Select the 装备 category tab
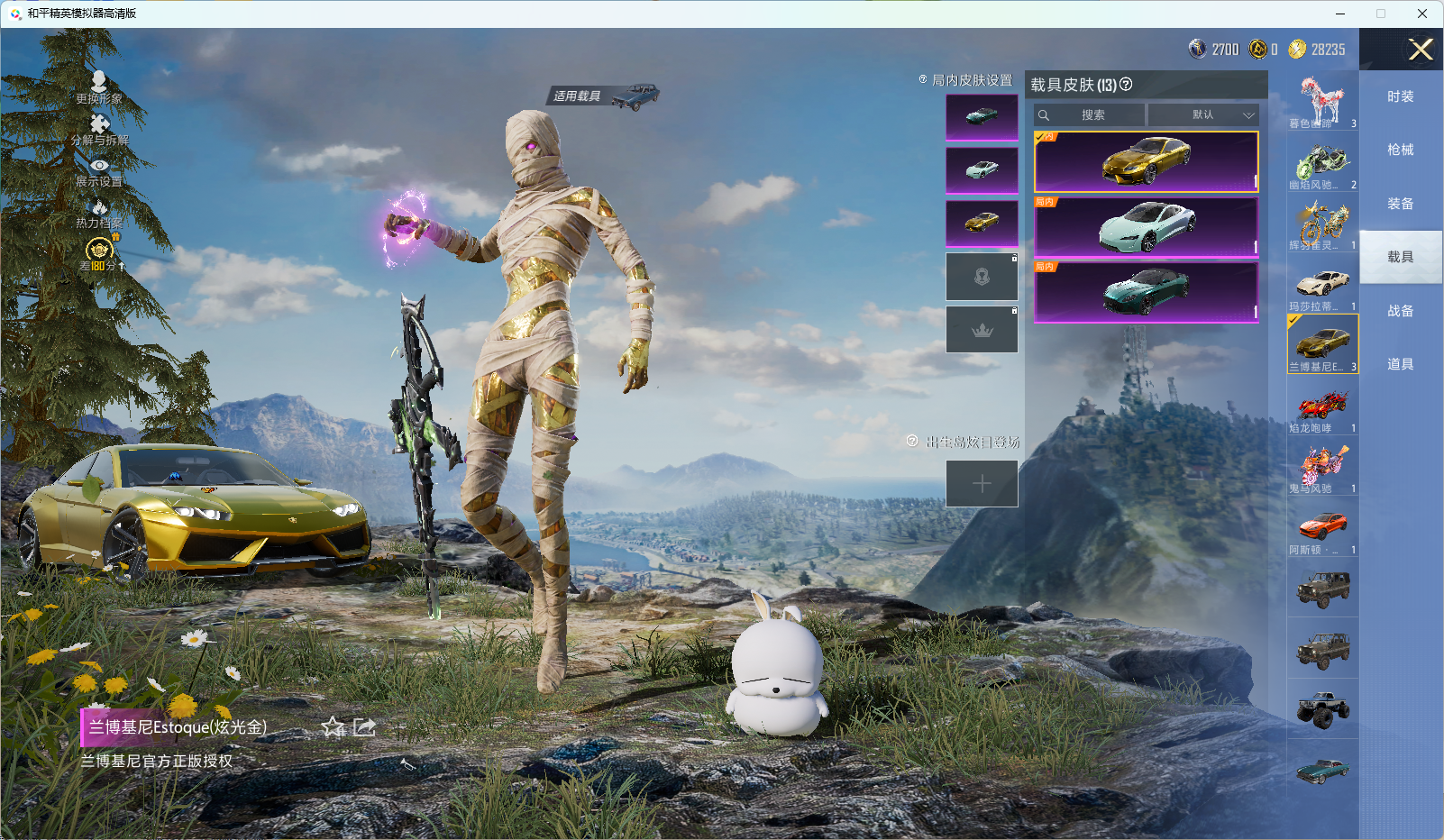 tap(1400, 205)
